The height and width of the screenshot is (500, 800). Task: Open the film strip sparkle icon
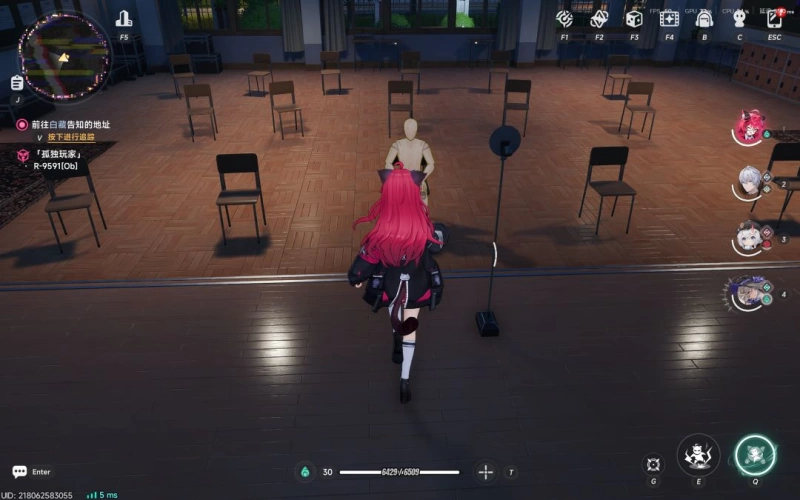tap(669, 18)
